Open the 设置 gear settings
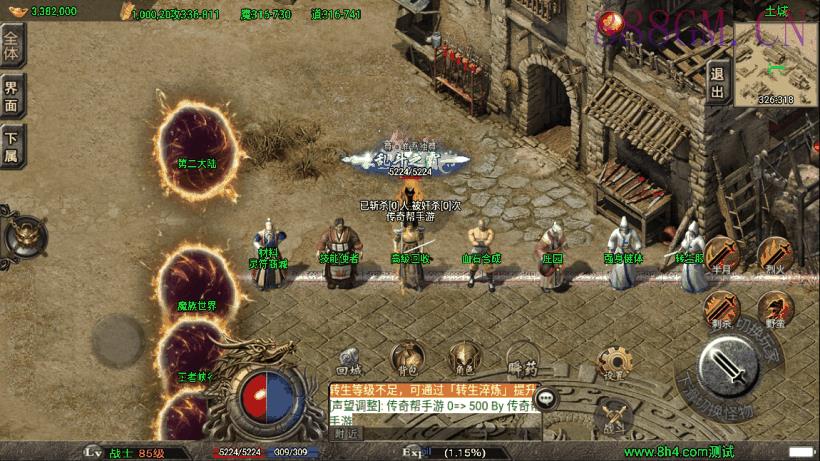Screen dimensions: 820x461 coord(612,362)
